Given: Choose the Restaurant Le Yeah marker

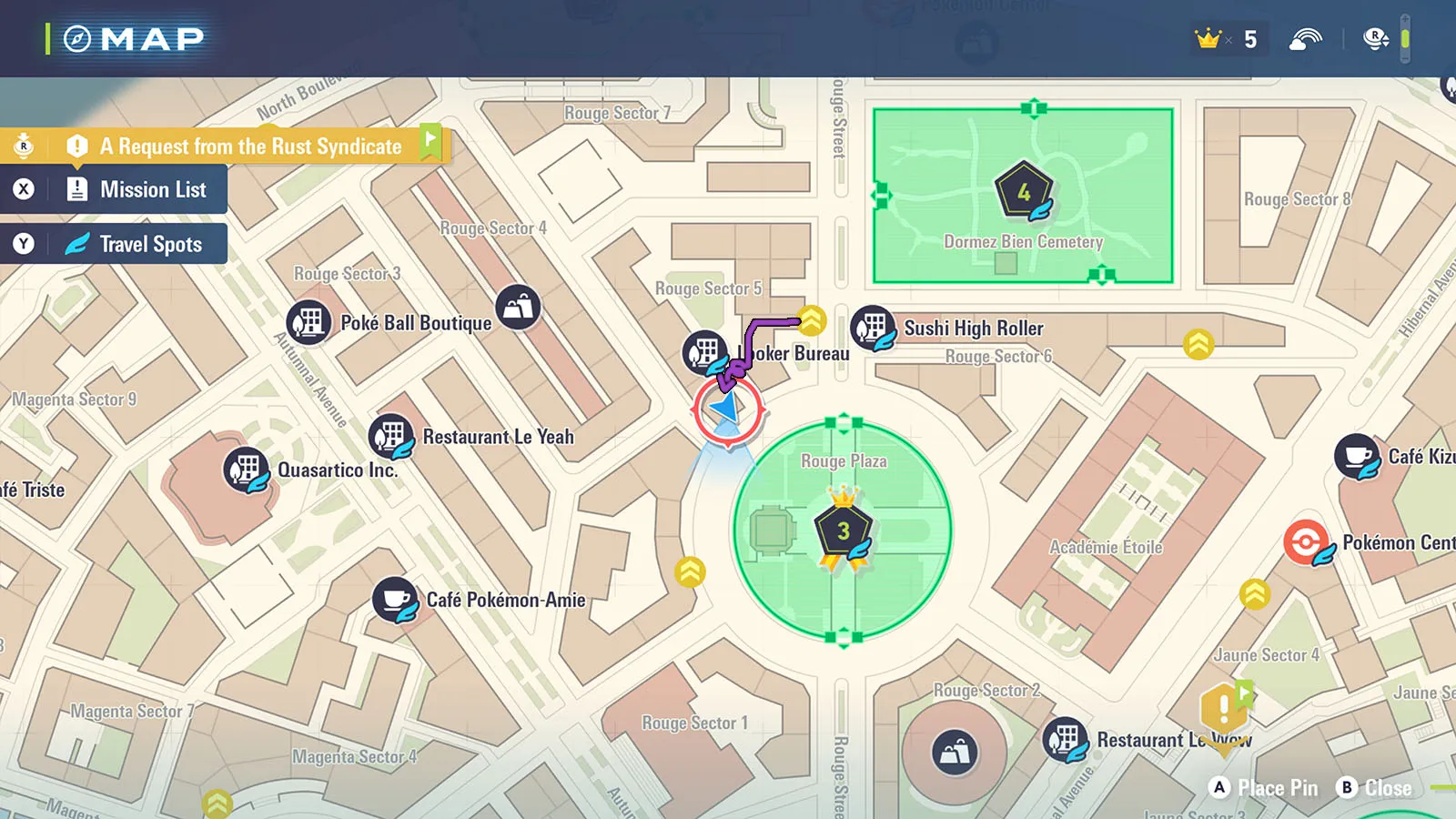Looking at the screenshot, I should pos(392,436).
